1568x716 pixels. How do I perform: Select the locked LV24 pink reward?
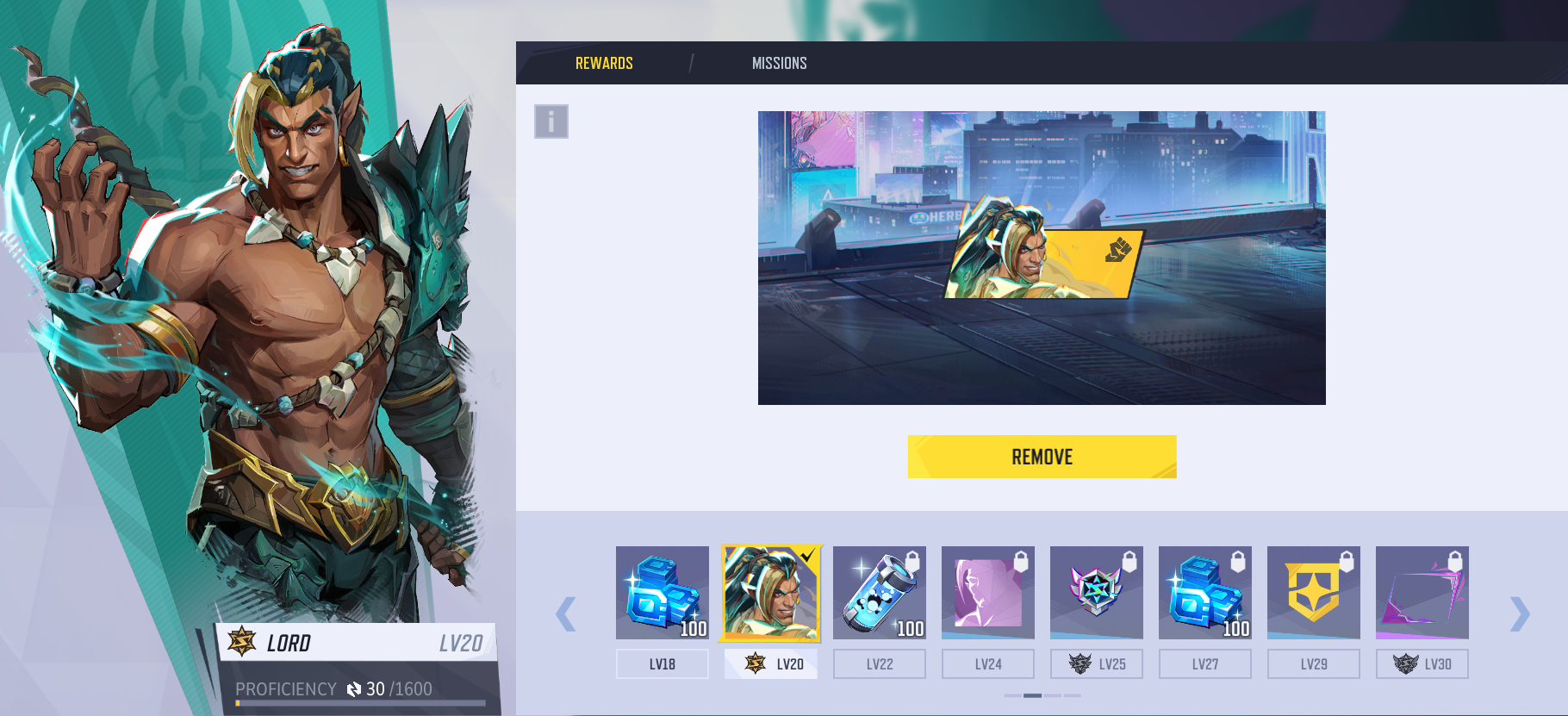(988, 593)
